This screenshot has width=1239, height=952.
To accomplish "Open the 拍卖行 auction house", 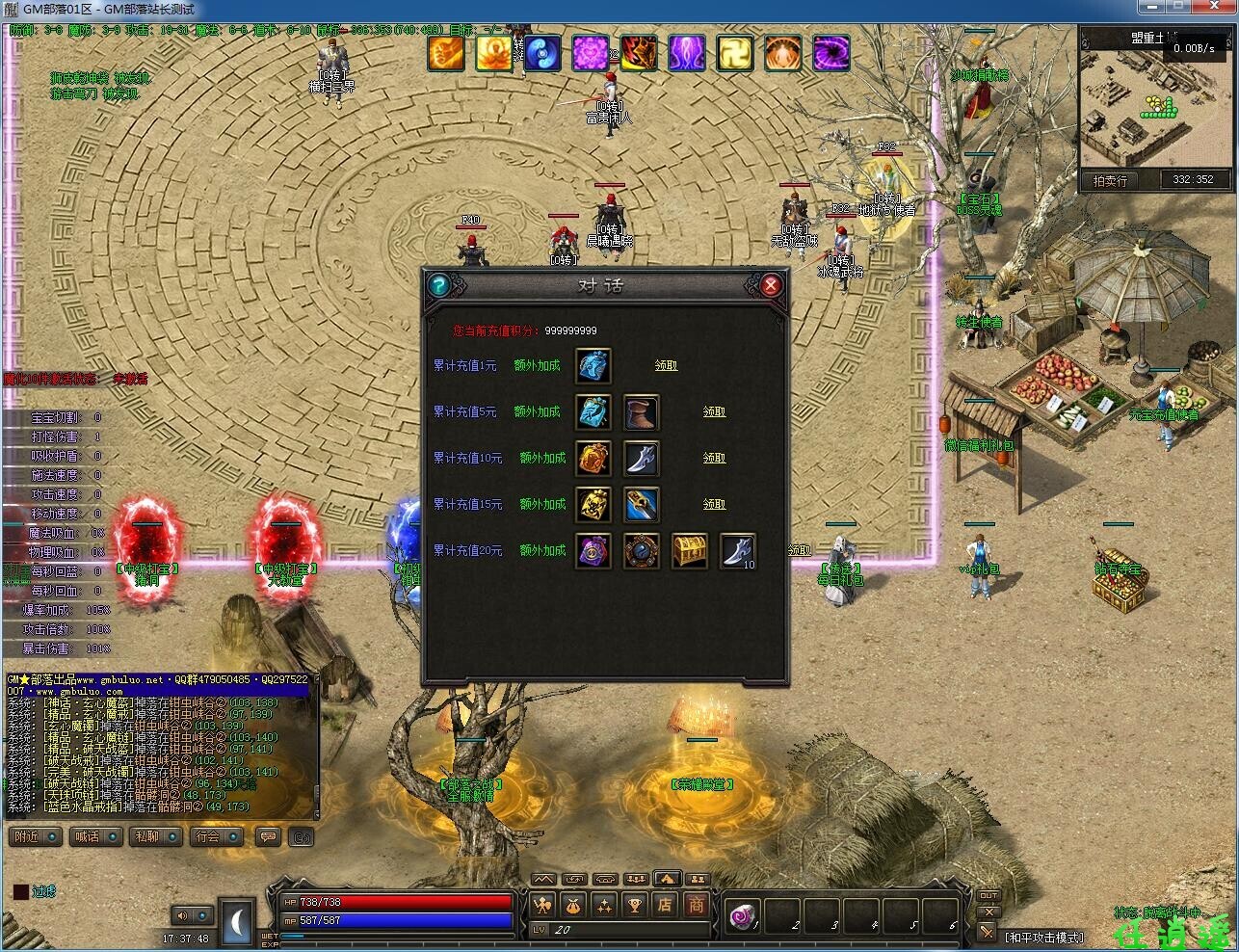I will point(1110,180).
